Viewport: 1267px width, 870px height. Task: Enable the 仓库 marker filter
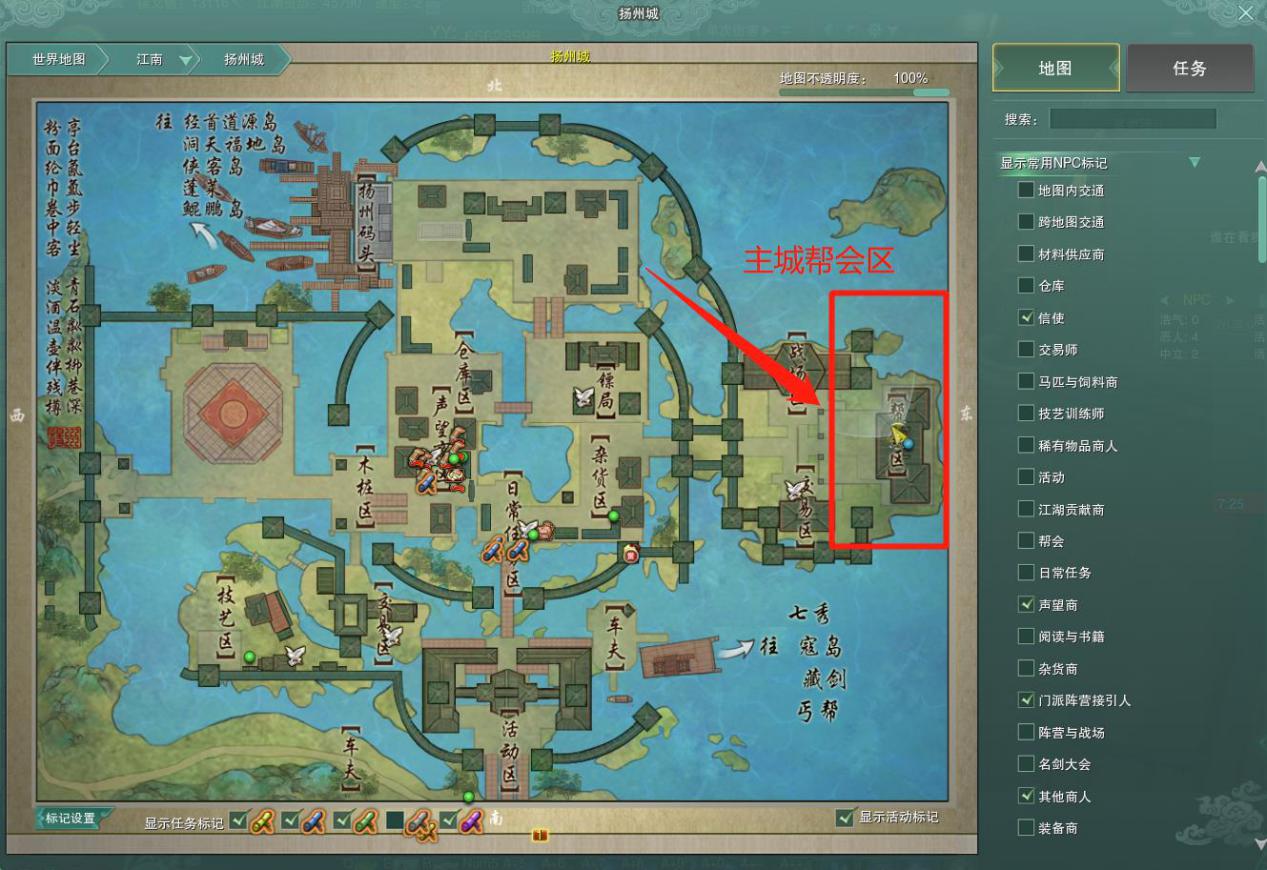coord(1026,286)
